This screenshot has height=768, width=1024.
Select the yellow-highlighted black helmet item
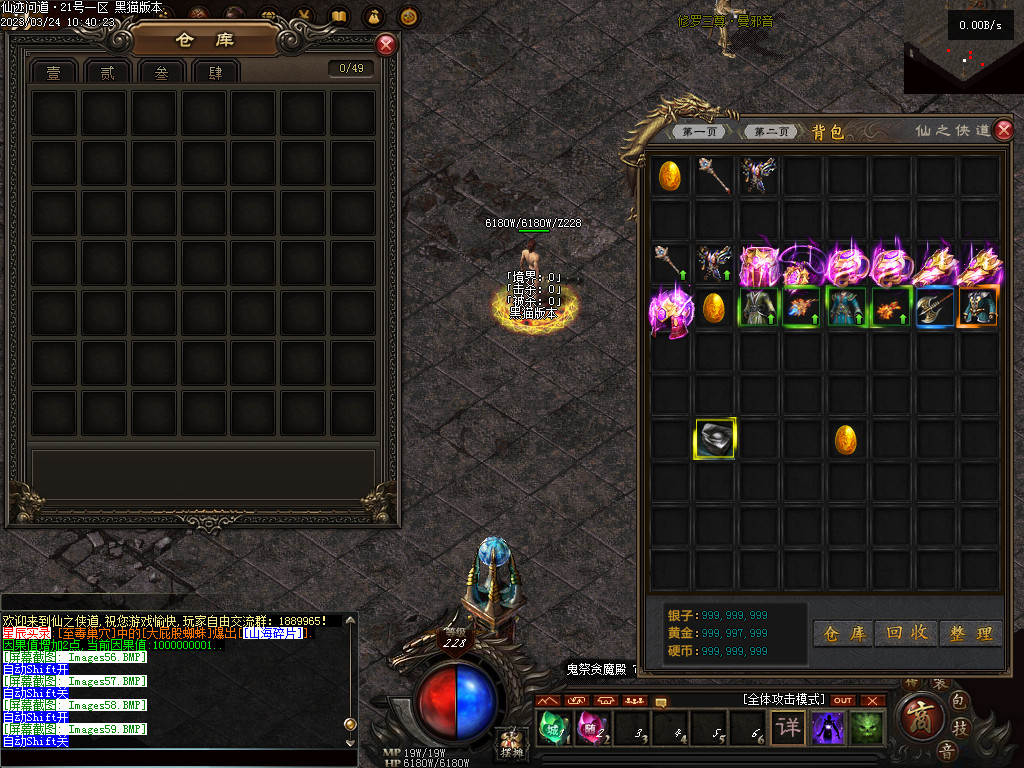tap(715, 439)
